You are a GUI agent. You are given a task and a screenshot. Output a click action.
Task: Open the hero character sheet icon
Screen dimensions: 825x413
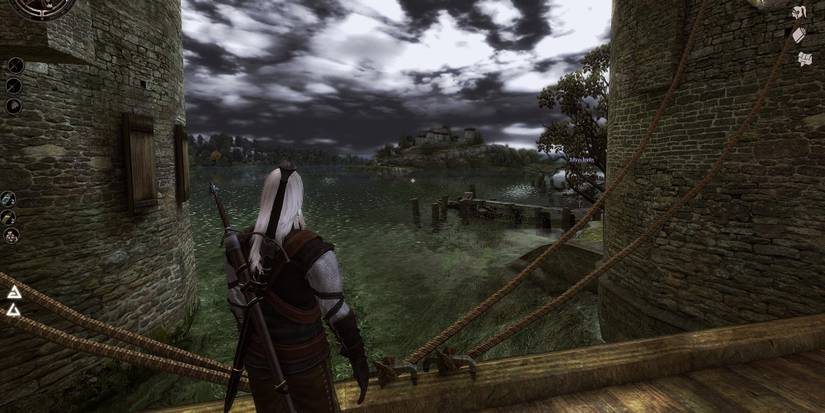pos(799,12)
